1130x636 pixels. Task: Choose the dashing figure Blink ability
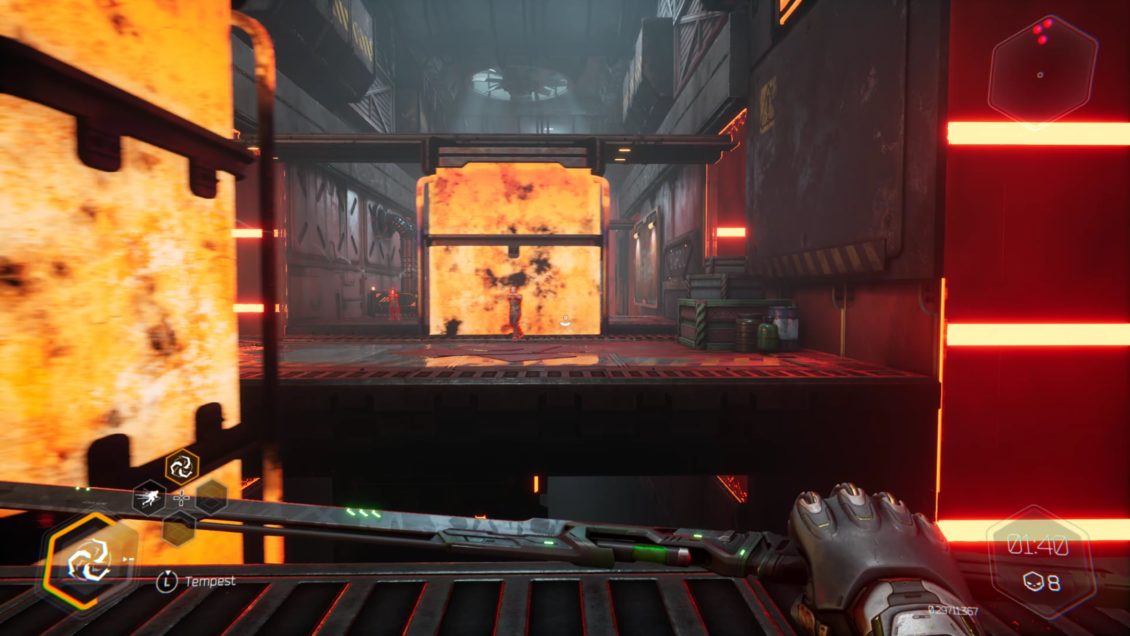point(150,496)
